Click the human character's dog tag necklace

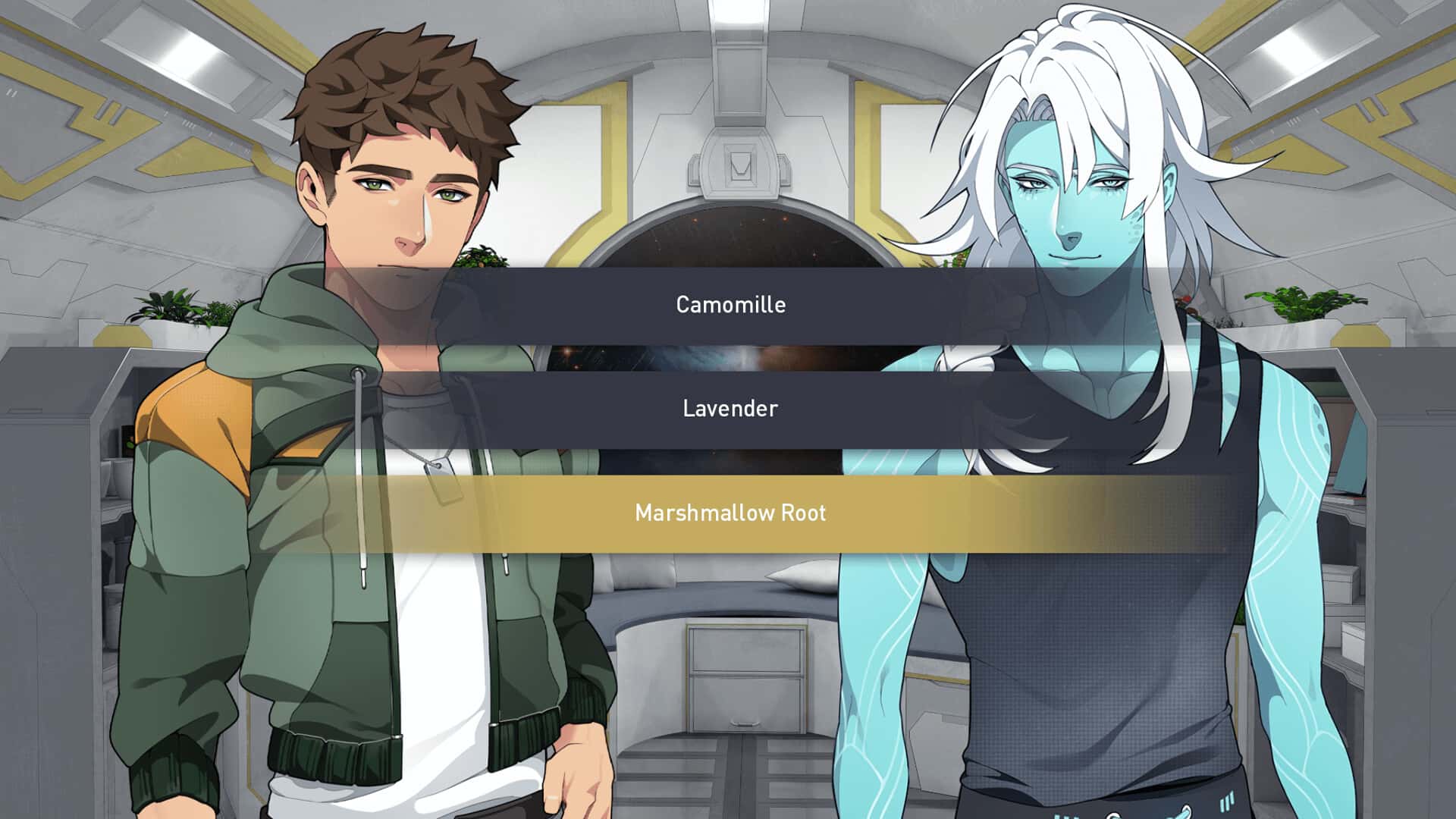pos(444,478)
